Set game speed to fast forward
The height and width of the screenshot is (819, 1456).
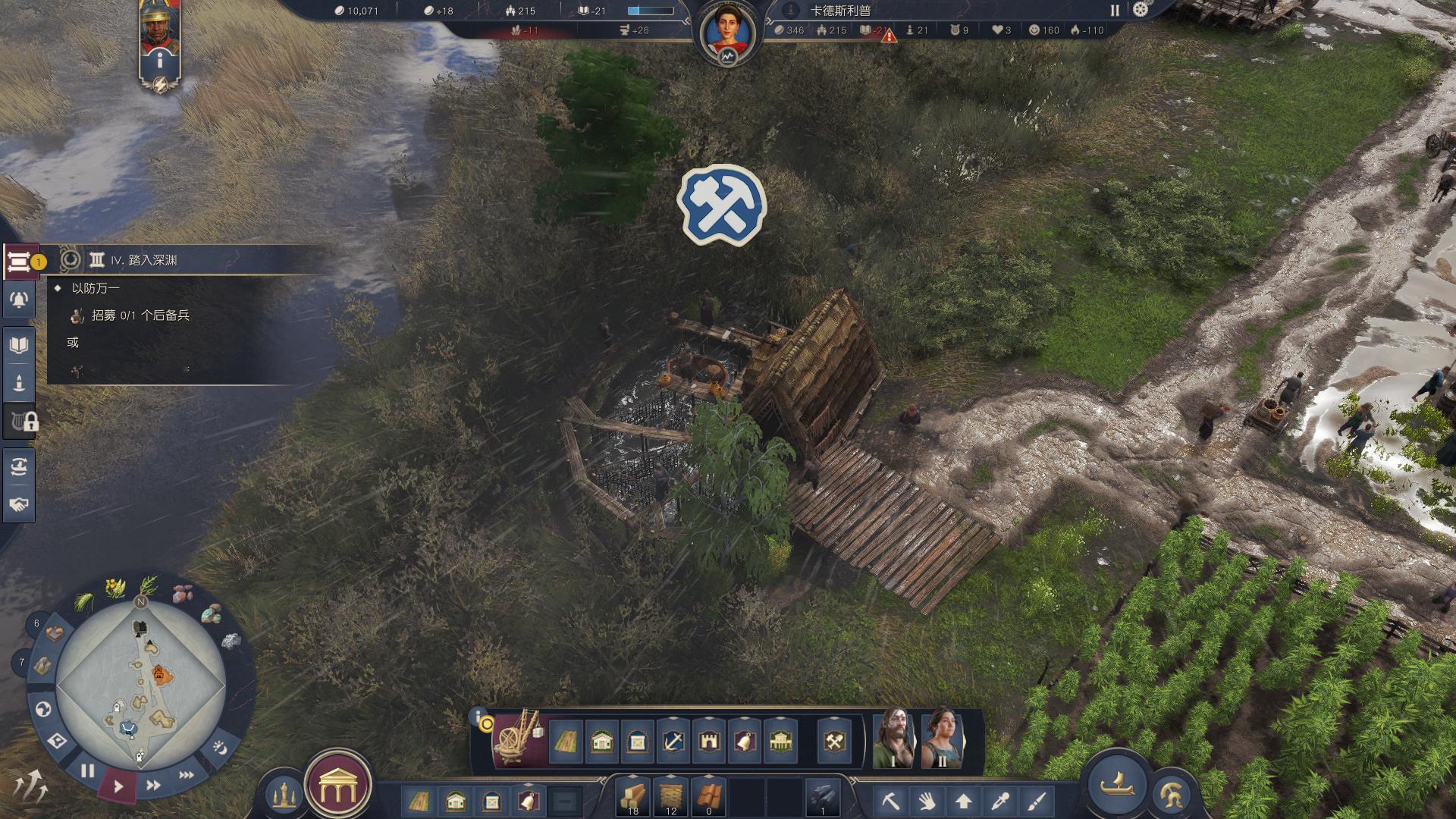pyautogui.click(x=153, y=786)
